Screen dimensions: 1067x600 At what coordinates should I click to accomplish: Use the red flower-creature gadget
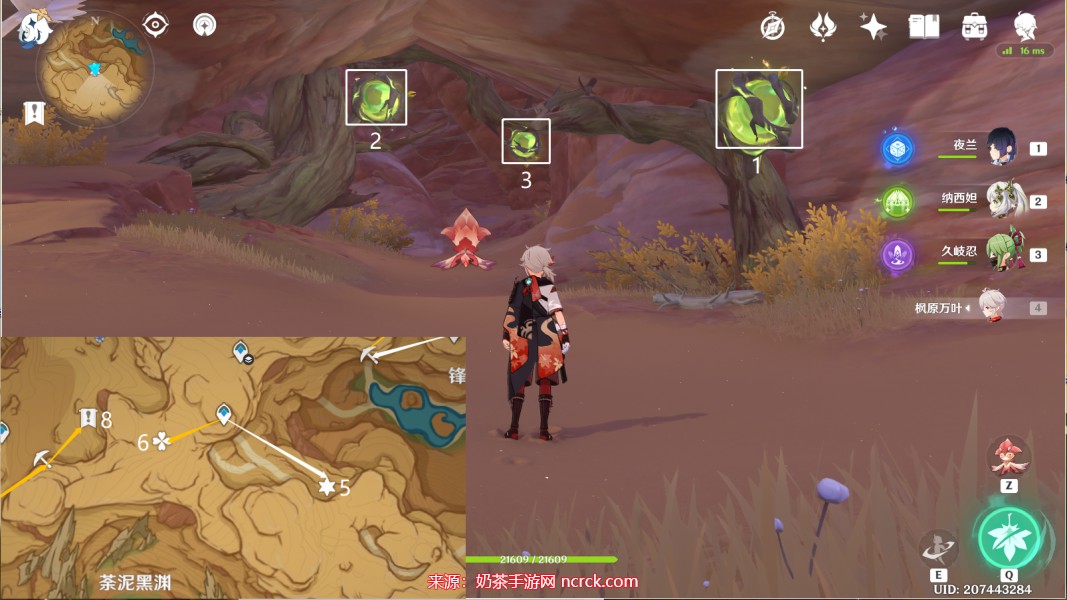point(1009,457)
